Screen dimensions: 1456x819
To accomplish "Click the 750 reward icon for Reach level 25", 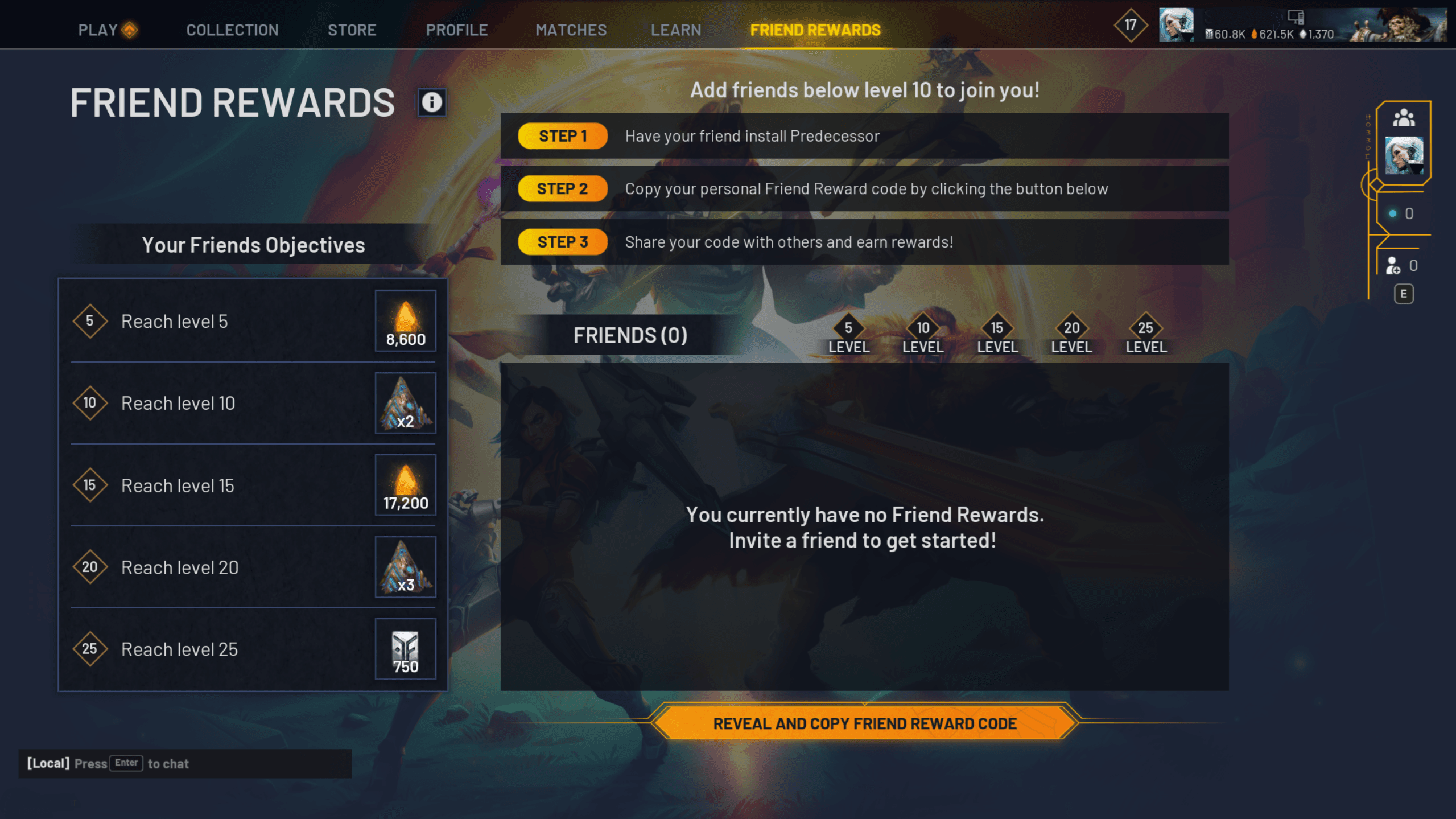I will coord(405,648).
